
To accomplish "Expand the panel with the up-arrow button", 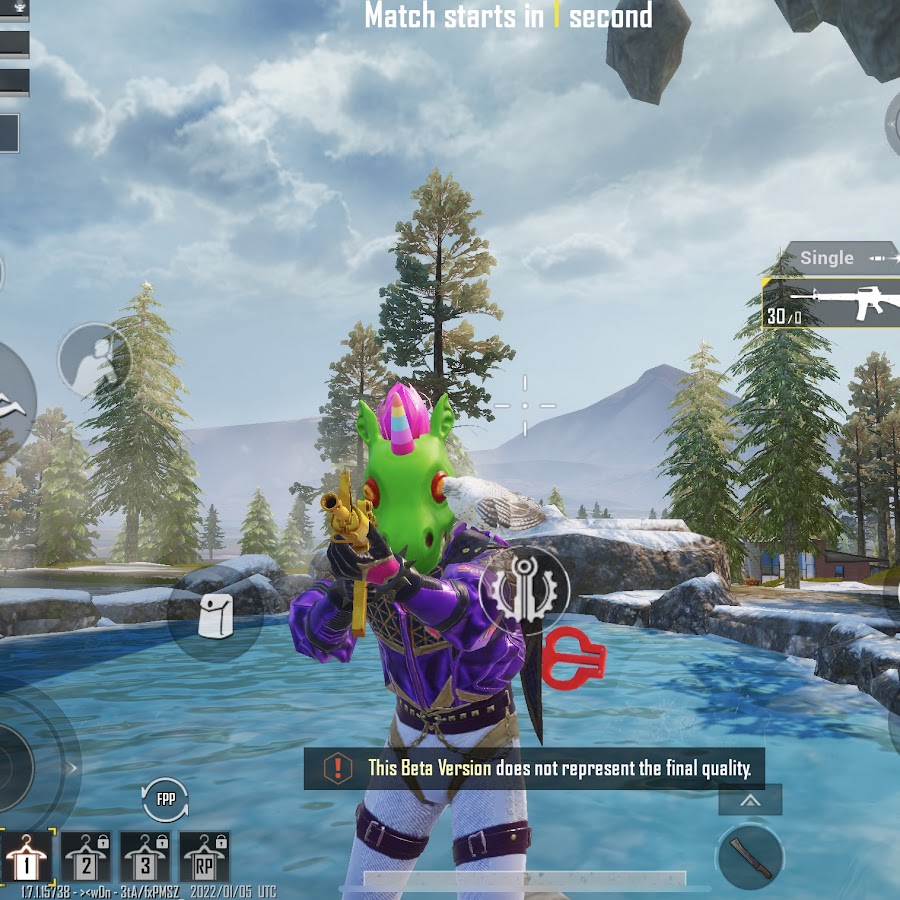I will [750, 800].
